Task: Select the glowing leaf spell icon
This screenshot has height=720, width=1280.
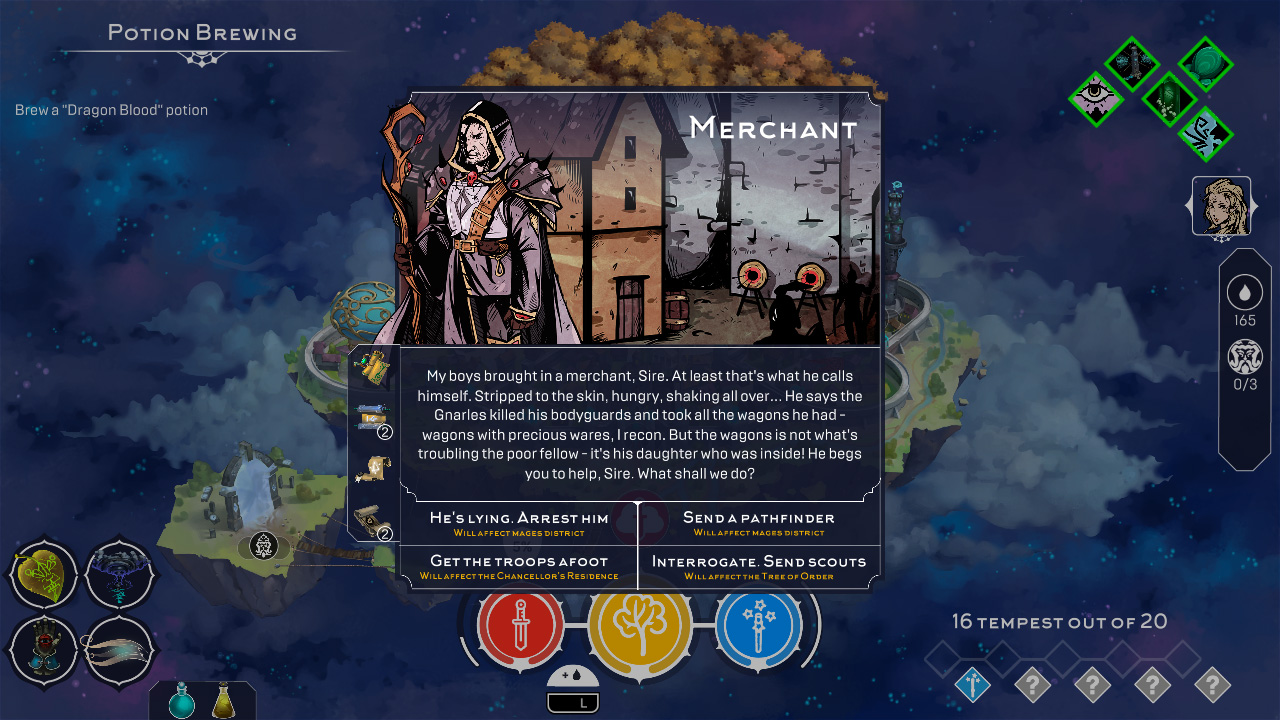Action: tap(44, 575)
